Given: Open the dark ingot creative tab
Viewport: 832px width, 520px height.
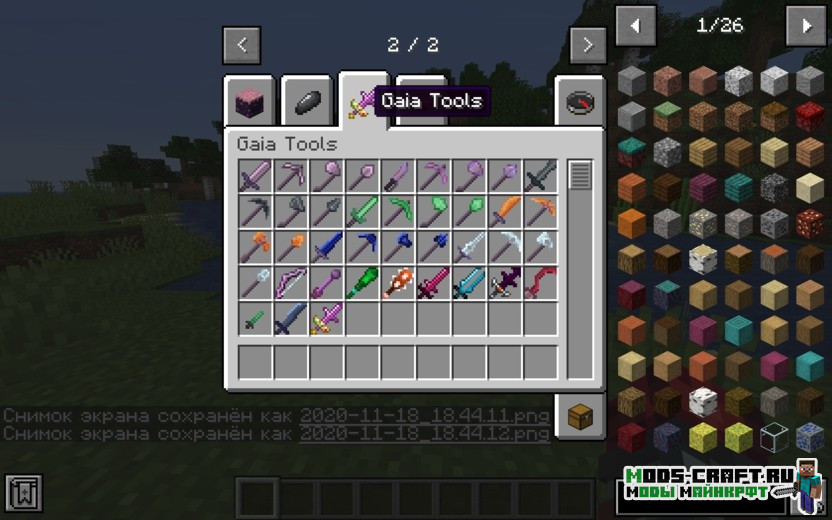Looking at the screenshot, I should coord(306,102).
